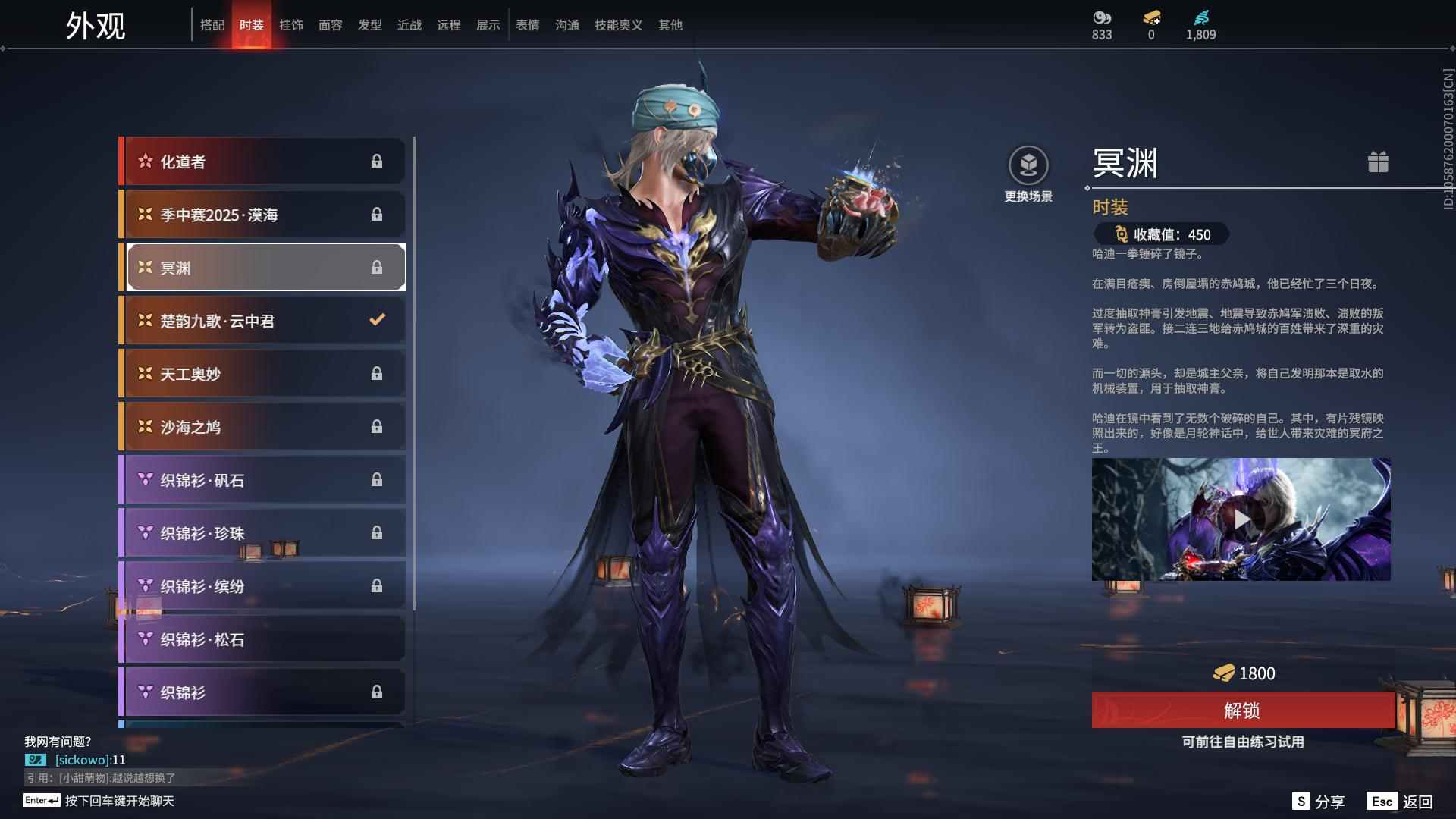Open the 挂饰 tab

[291, 25]
